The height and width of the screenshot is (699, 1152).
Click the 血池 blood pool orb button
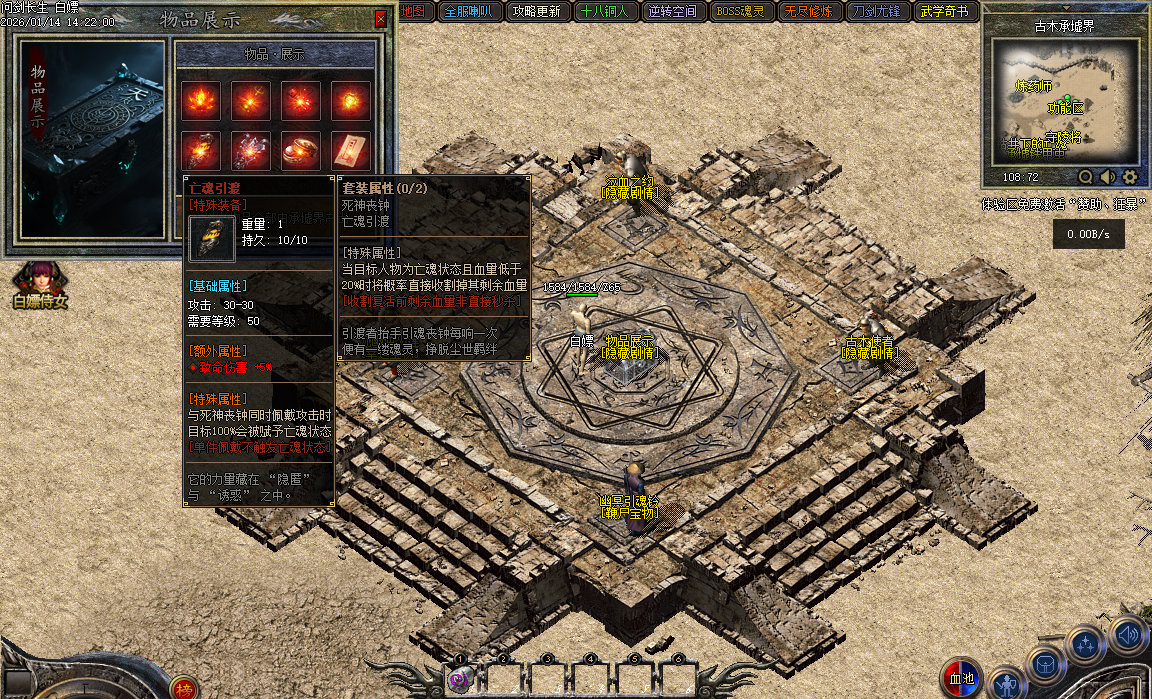[x=961, y=679]
